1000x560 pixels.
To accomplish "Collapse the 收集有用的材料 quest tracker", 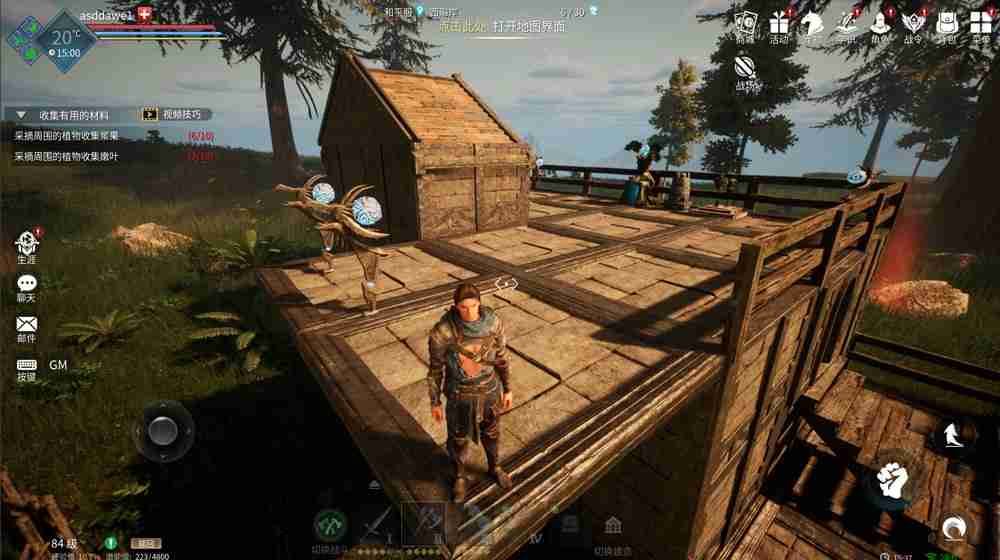I will (x=21, y=115).
